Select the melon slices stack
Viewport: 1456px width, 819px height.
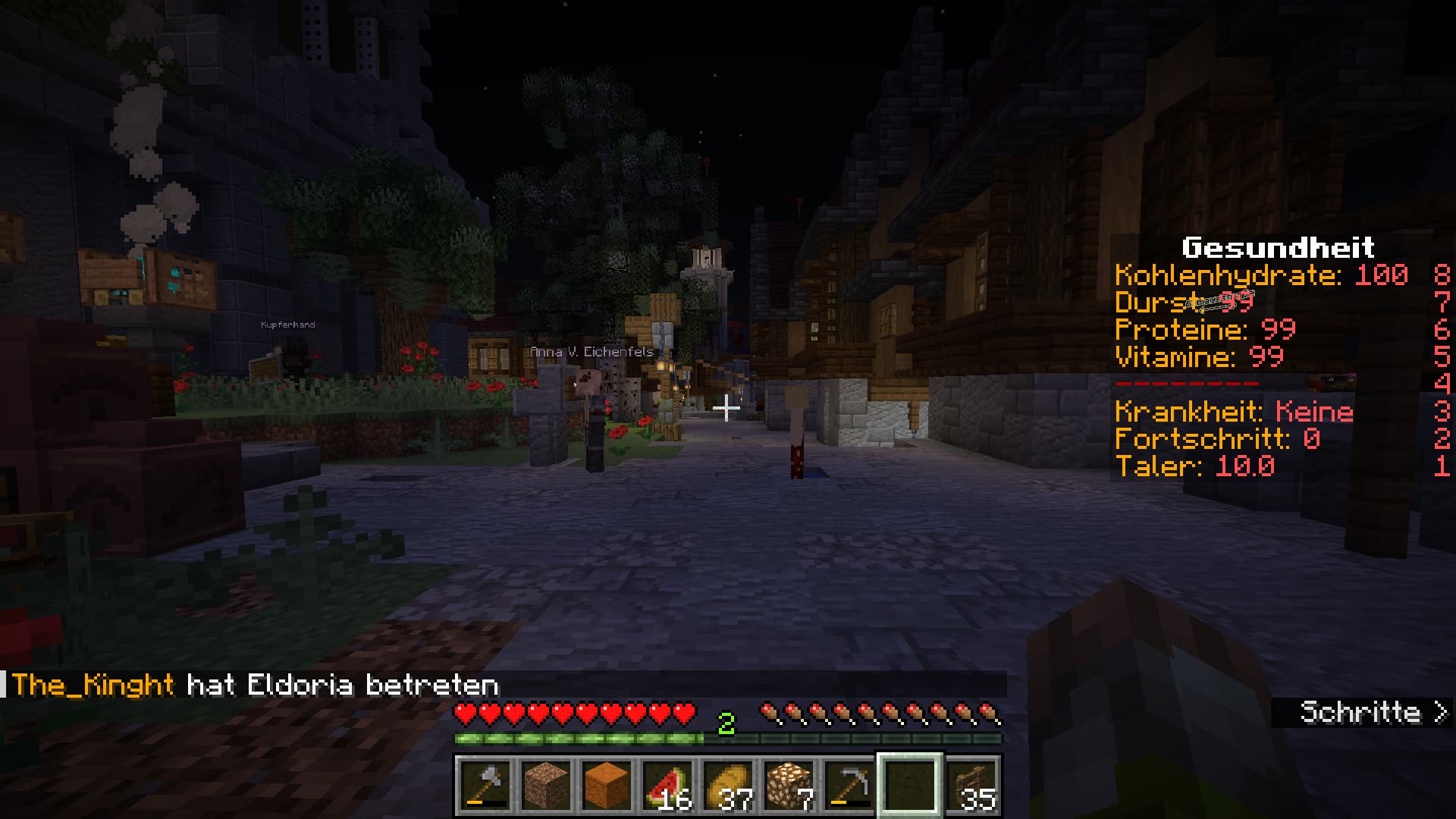click(667, 786)
